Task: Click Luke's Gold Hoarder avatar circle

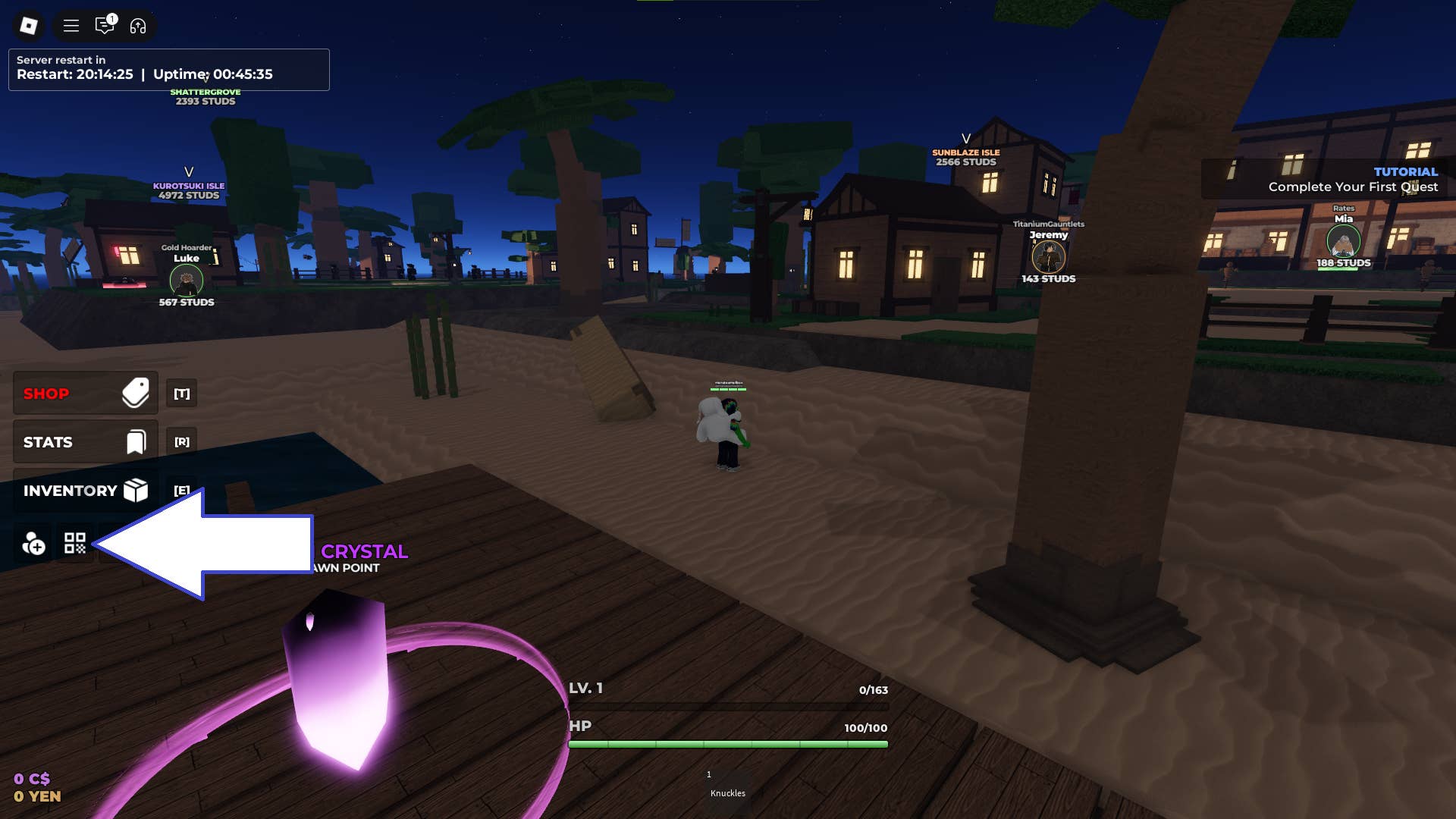Action: pyautogui.click(x=186, y=281)
